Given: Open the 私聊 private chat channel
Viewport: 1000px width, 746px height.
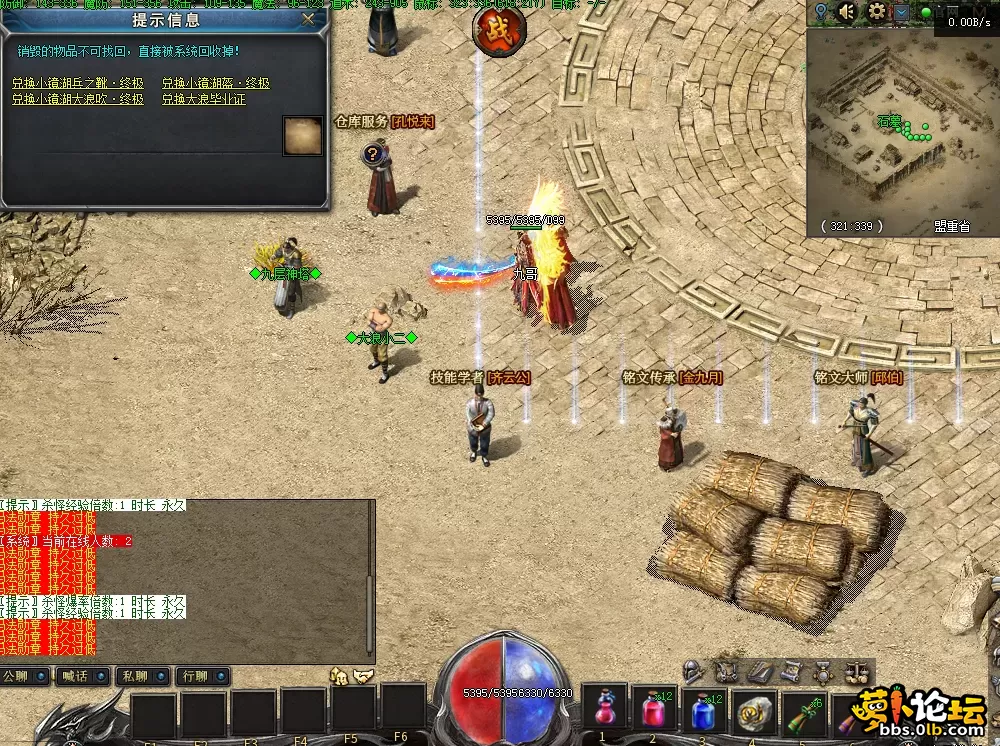Looking at the screenshot, I should pos(142,677).
